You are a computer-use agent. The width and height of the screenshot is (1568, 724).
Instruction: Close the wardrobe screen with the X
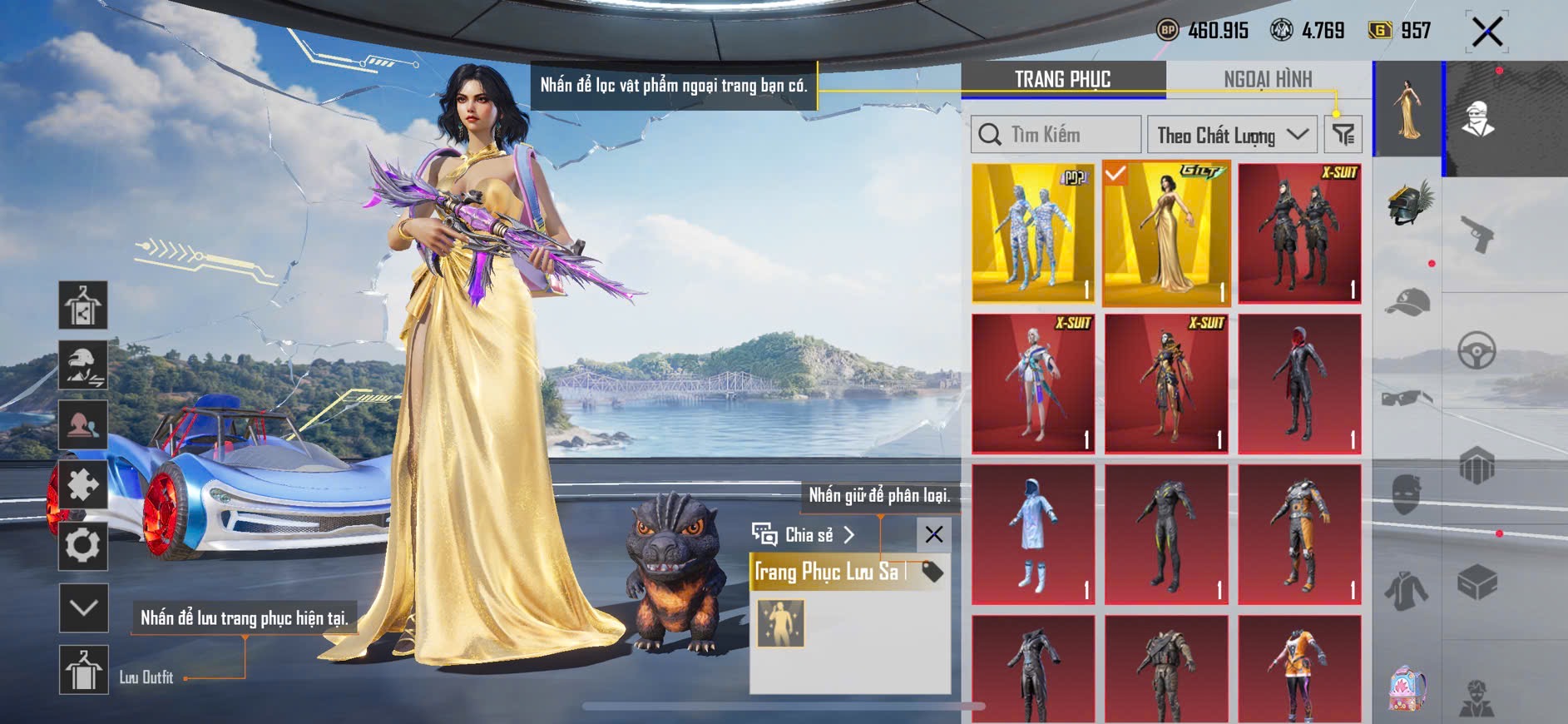(1486, 32)
